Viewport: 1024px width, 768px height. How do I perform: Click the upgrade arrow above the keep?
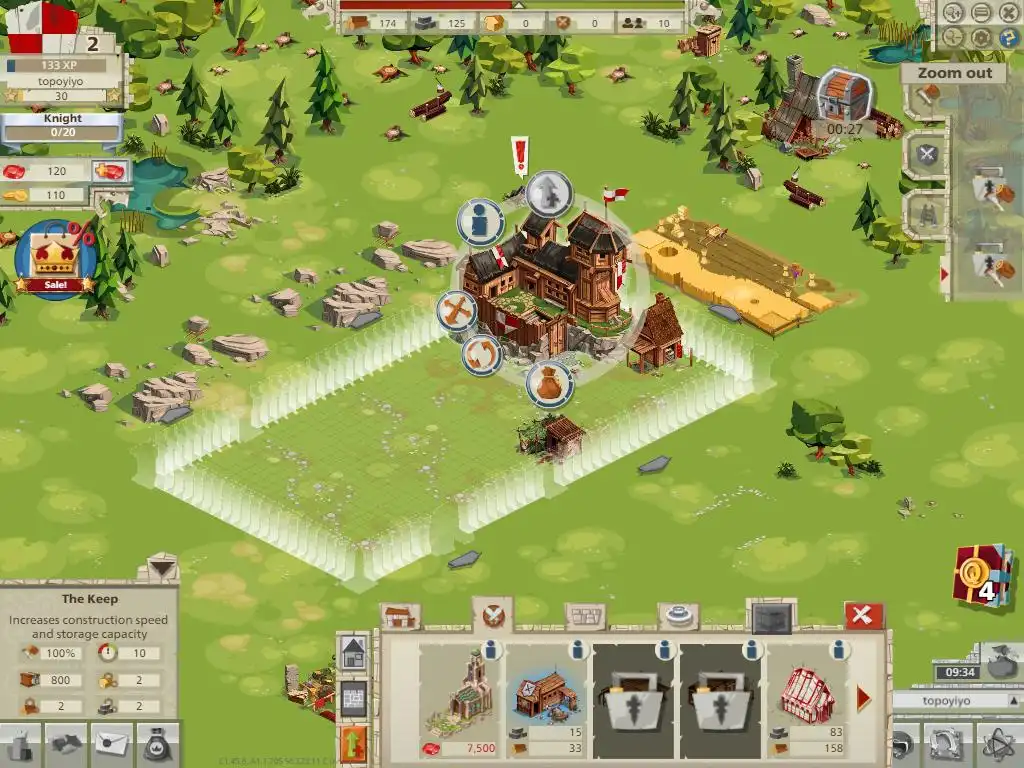(x=548, y=194)
